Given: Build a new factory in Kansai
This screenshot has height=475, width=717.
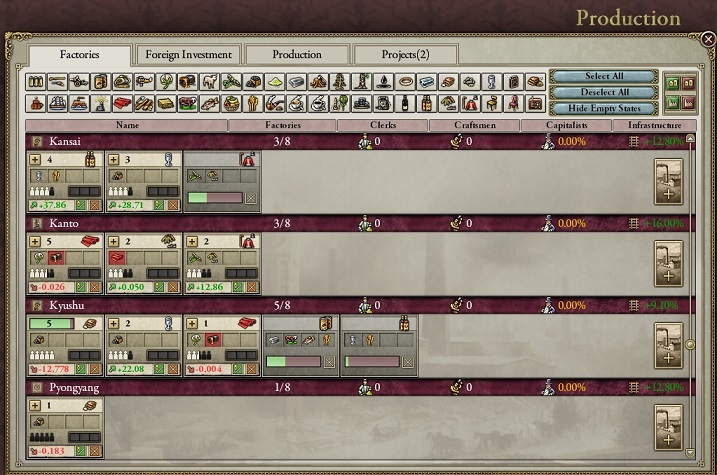Looking at the screenshot, I should click(668, 182).
